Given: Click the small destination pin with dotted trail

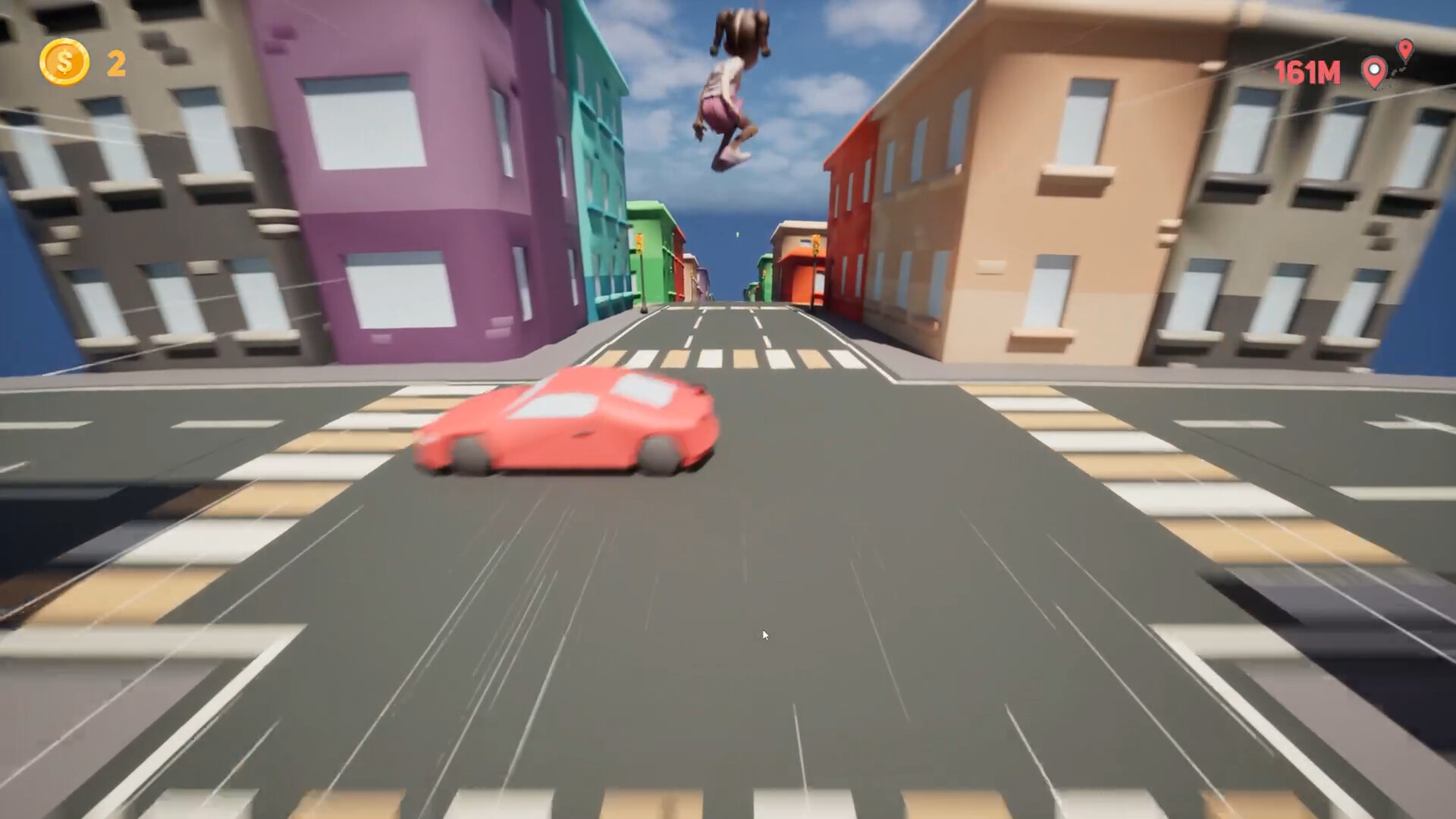Looking at the screenshot, I should click(1405, 49).
